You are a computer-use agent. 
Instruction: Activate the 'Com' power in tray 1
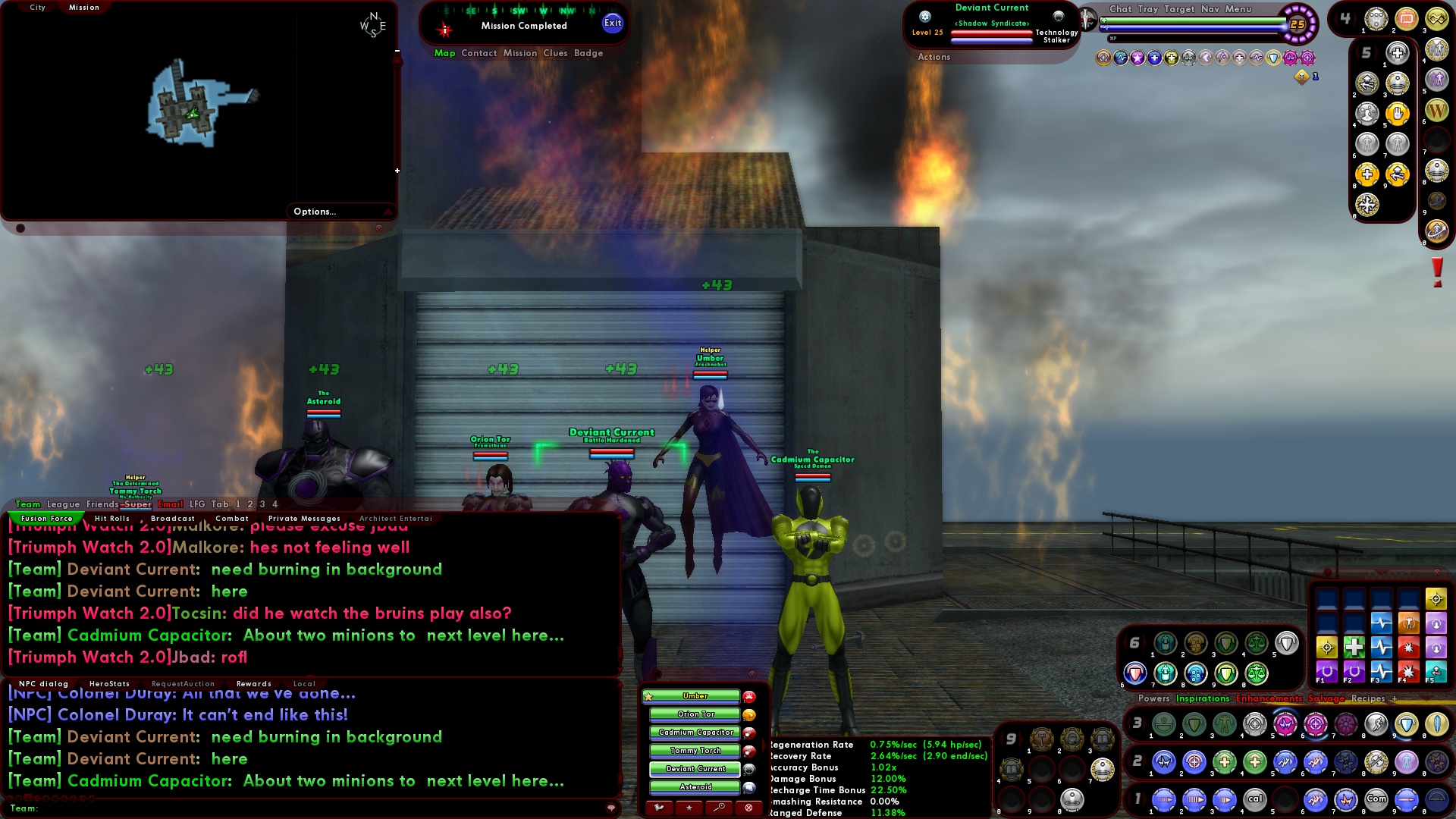click(1376, 799)
